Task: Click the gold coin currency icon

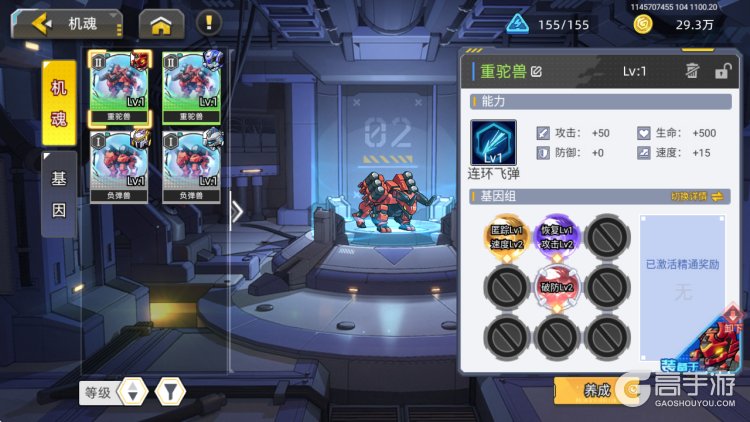Action: pos(643,24)
